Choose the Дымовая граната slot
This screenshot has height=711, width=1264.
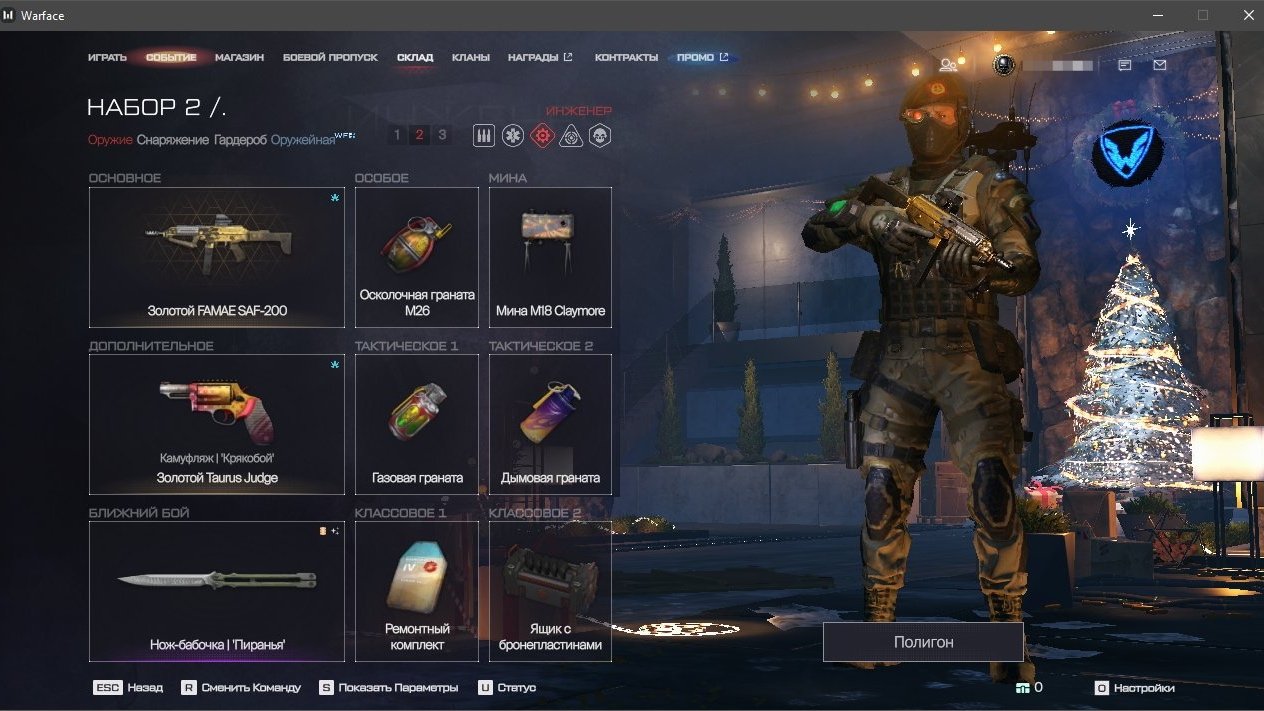pos(550,424)
